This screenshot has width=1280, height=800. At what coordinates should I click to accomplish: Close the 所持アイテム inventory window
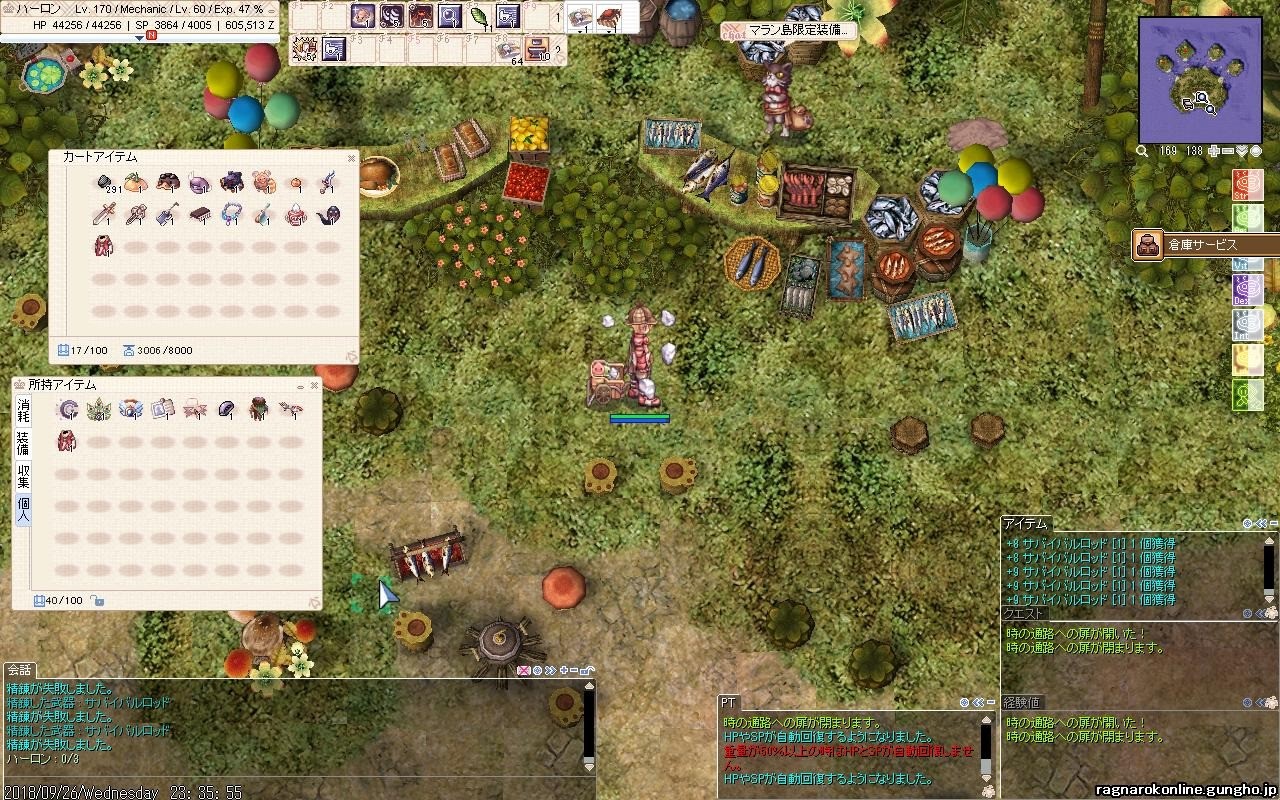tap(314, 385)
